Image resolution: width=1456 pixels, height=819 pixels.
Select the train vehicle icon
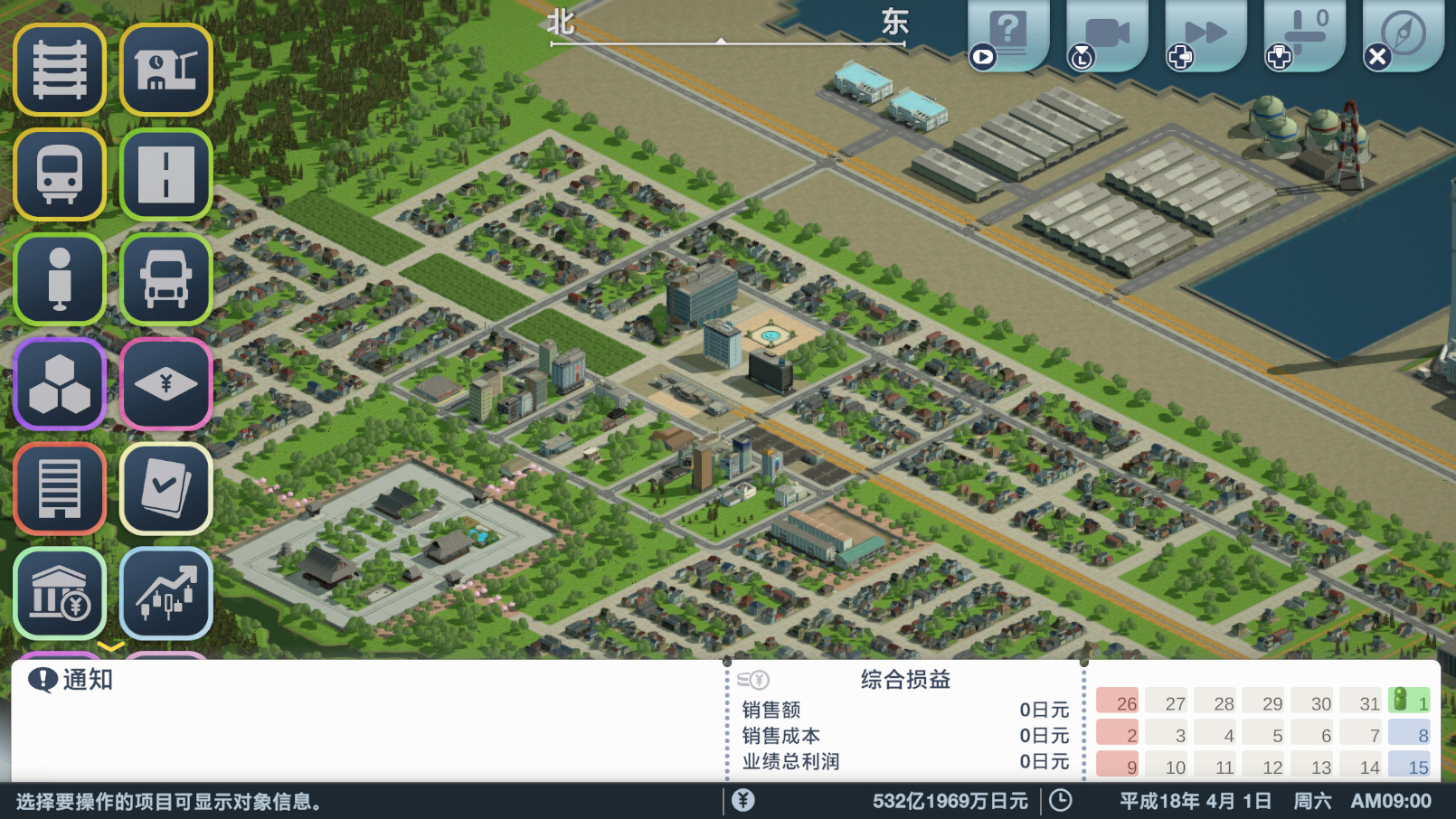[x=59, y=174]
